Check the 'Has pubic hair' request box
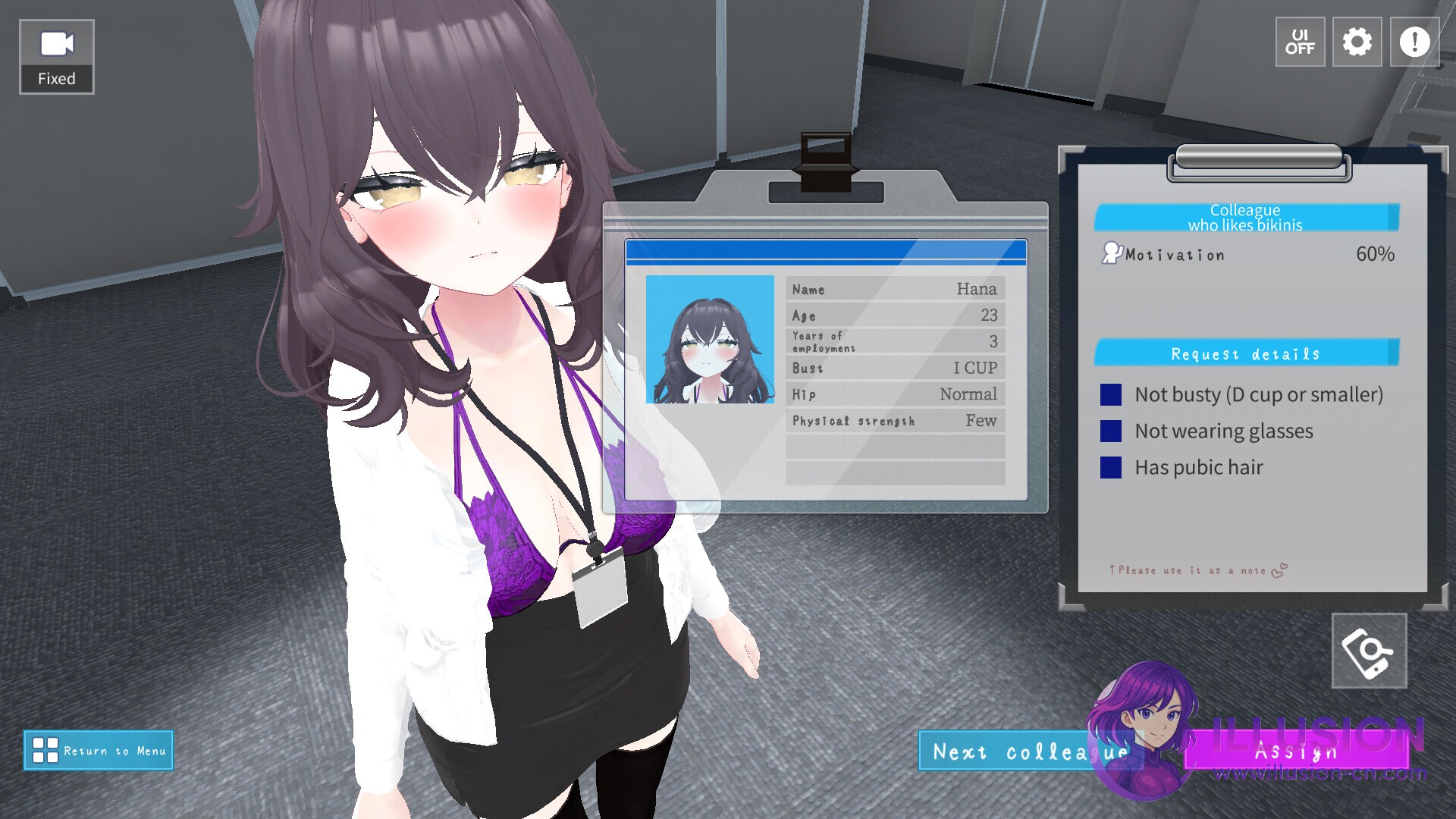The width and height of the screenshot is (1456, 819). tap(1110, 467)
